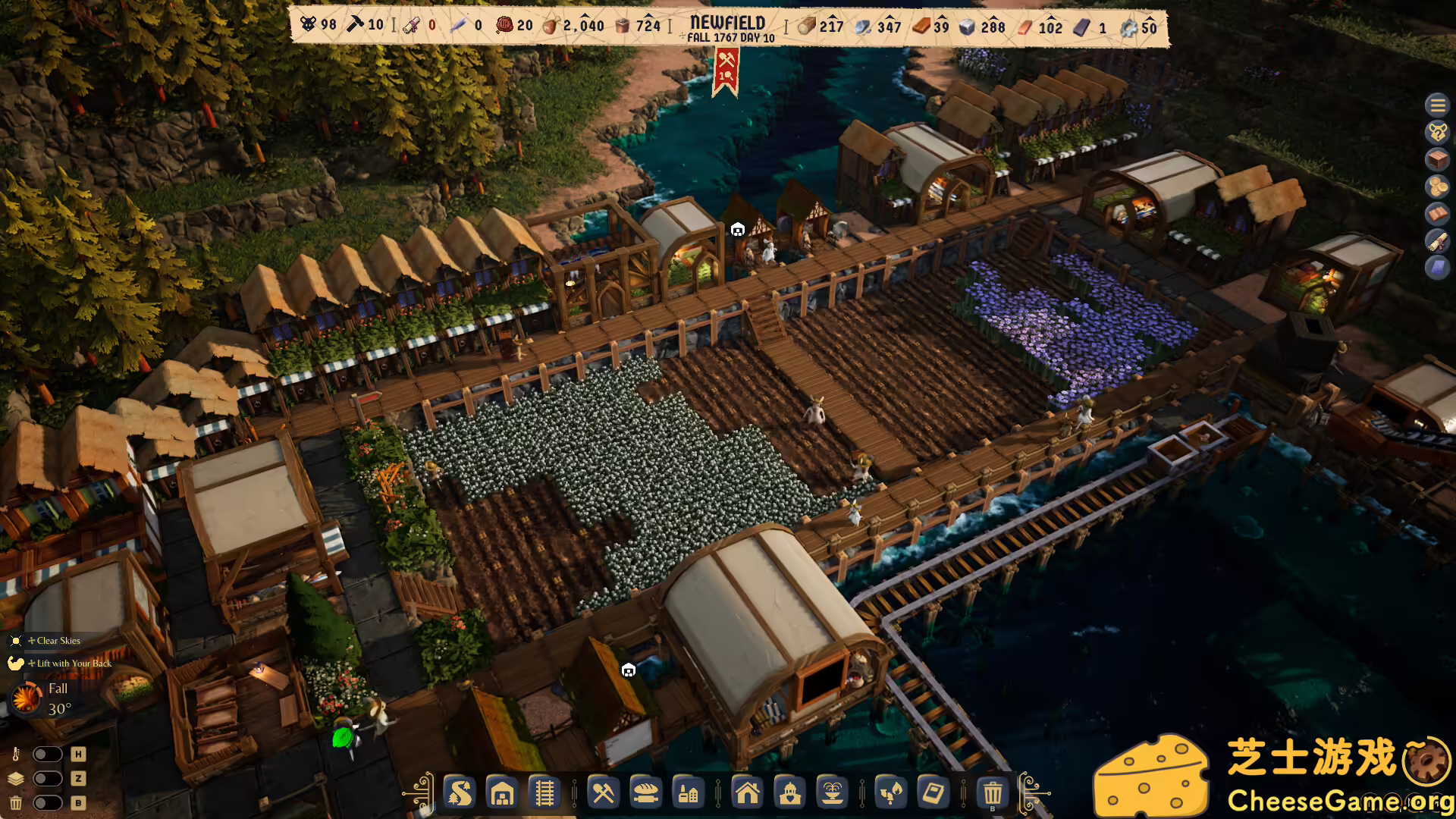Open the blueprint book category
The height and width of the screenshot is (819, 1456).
933,794
